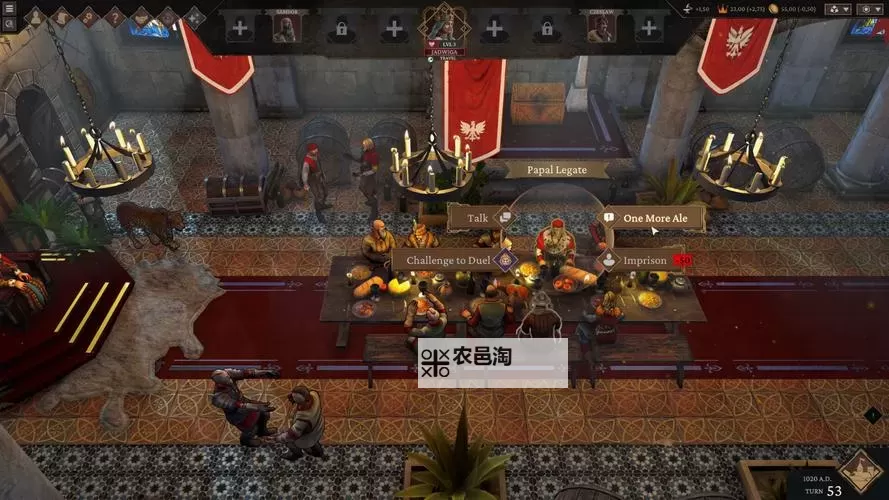Select the Imprison action
This screenshot has width=889, height=500.
click(x=644, y=260)
